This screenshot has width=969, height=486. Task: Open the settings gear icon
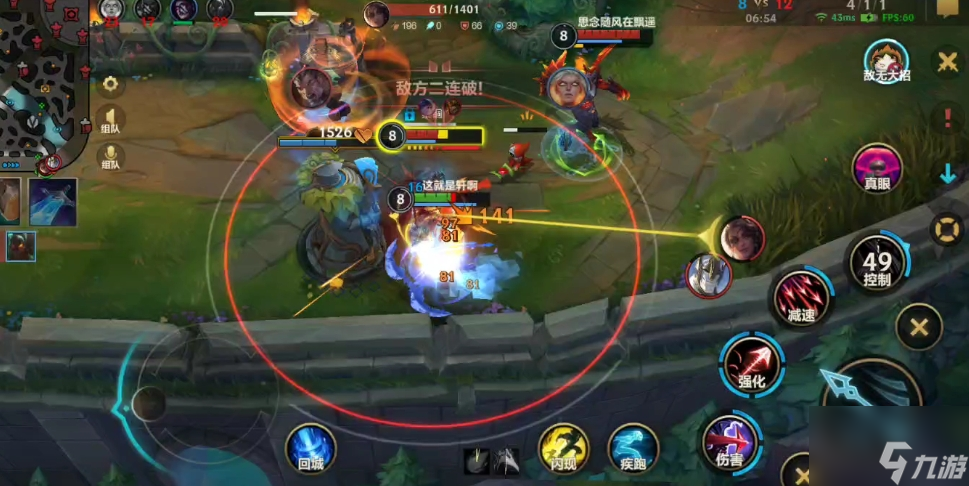(x=110, y=84)
